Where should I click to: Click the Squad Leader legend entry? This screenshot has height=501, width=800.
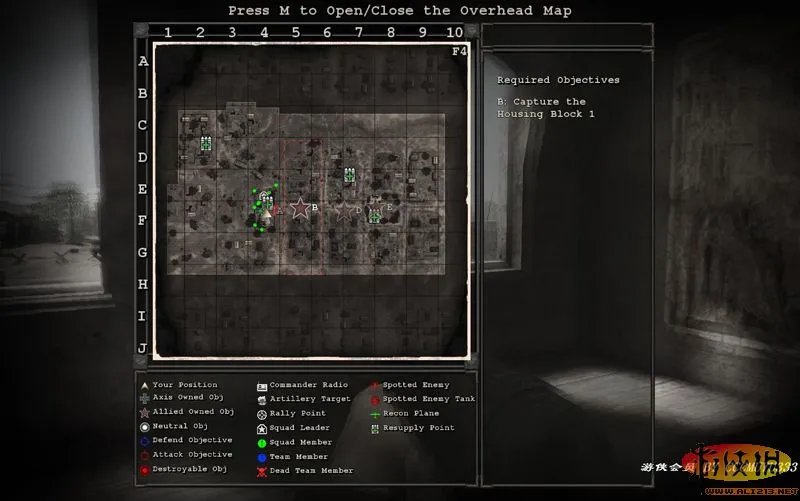tap(300, 428)
